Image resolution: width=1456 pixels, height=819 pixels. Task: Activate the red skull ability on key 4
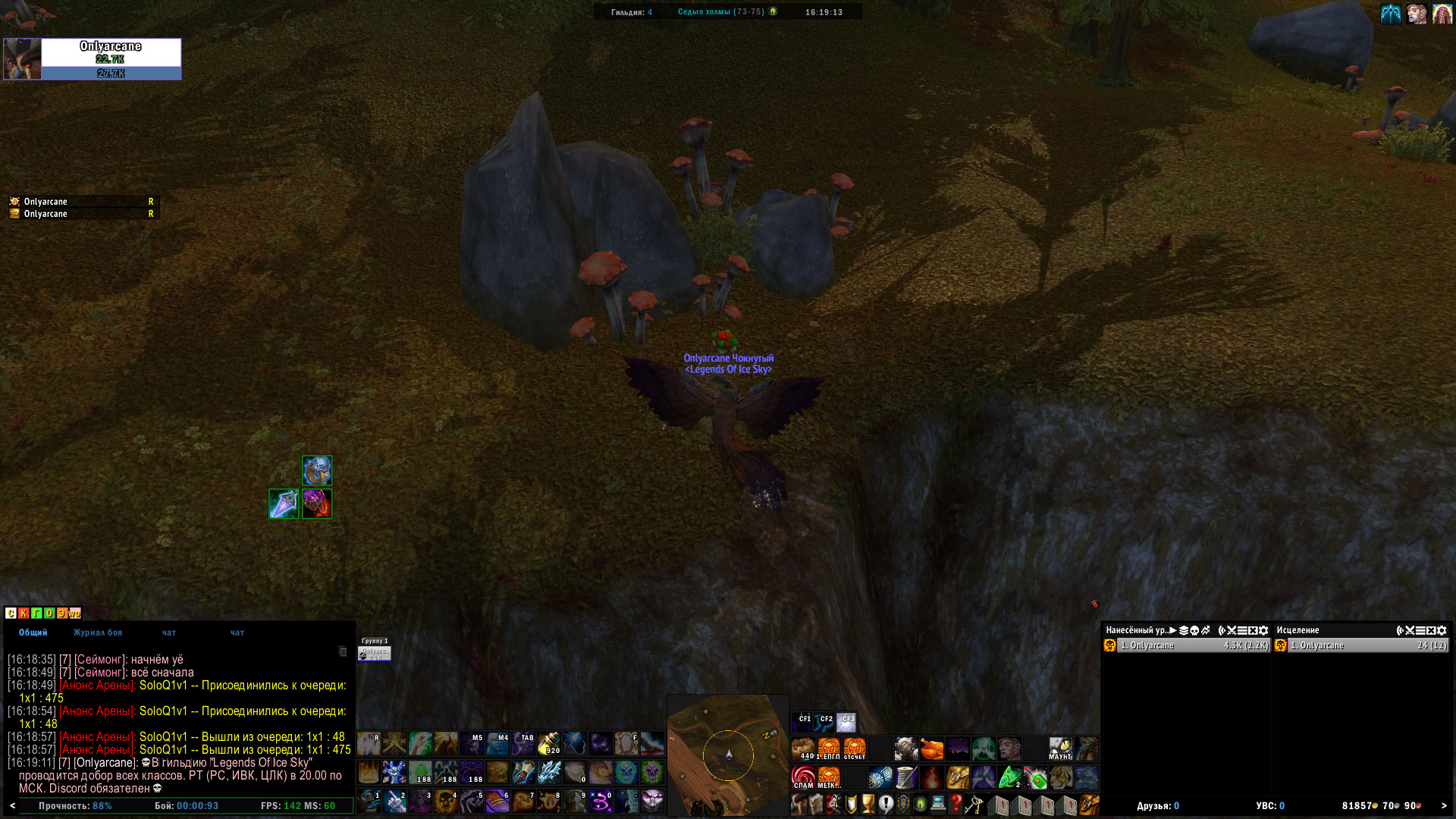pyautogui.click(x=447, y=801)
